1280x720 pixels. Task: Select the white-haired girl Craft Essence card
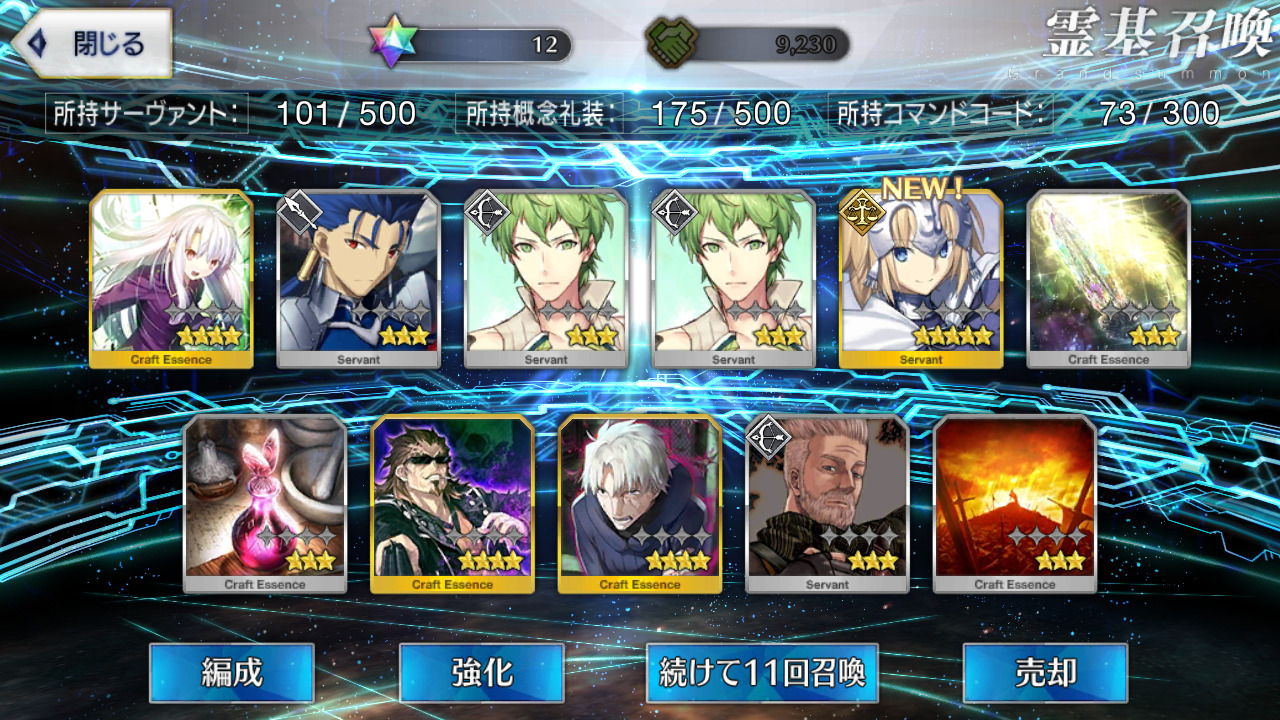tap(171, 278)
